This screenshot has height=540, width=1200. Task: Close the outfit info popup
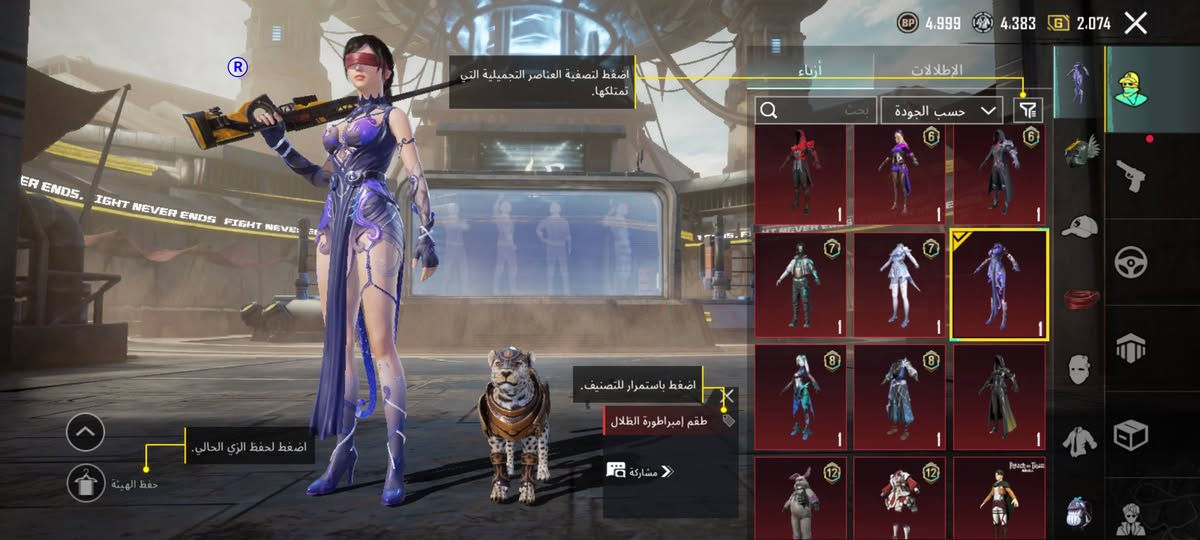[729, 396]
